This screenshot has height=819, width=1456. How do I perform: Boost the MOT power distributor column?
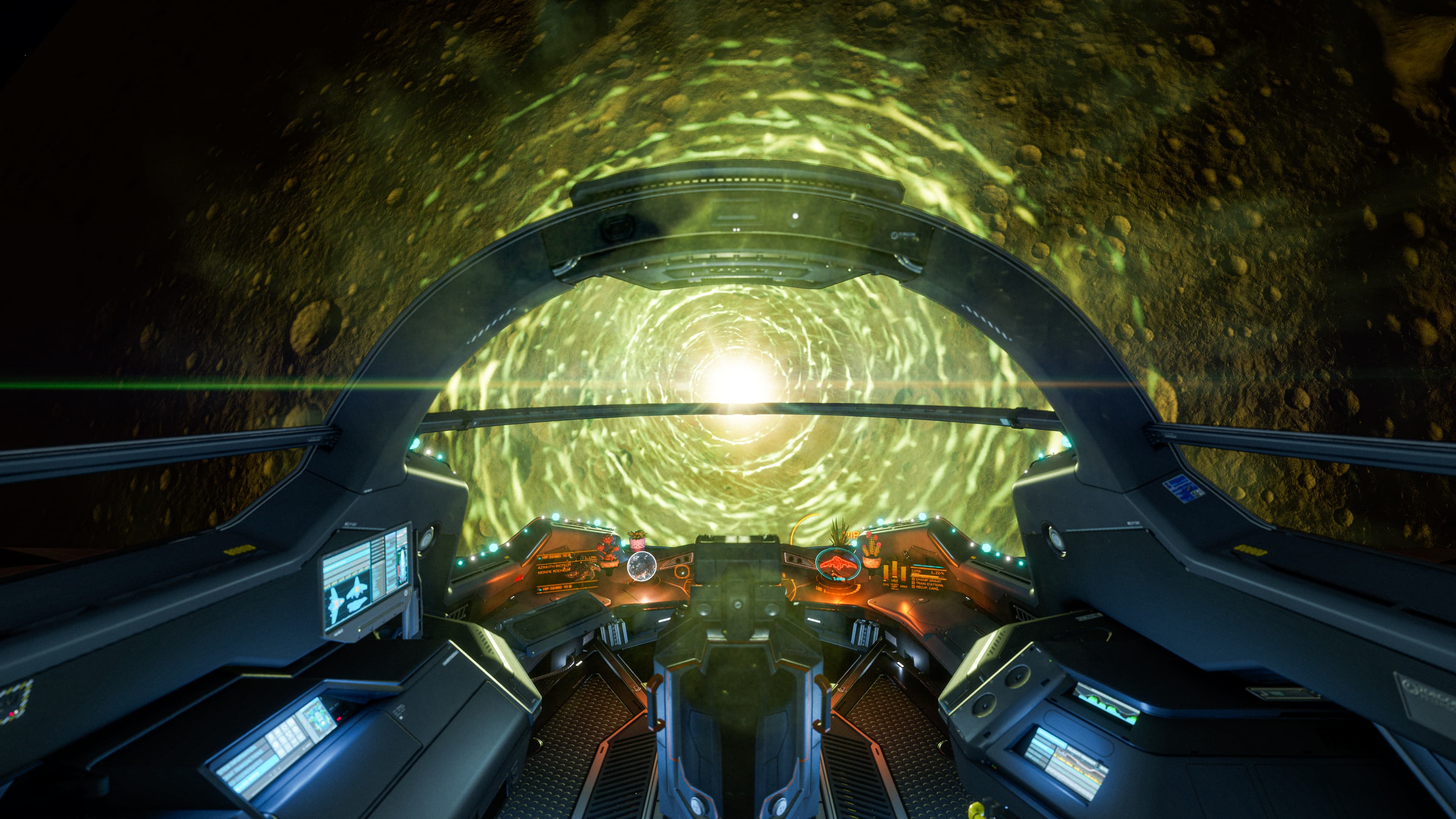pos(895,570)
